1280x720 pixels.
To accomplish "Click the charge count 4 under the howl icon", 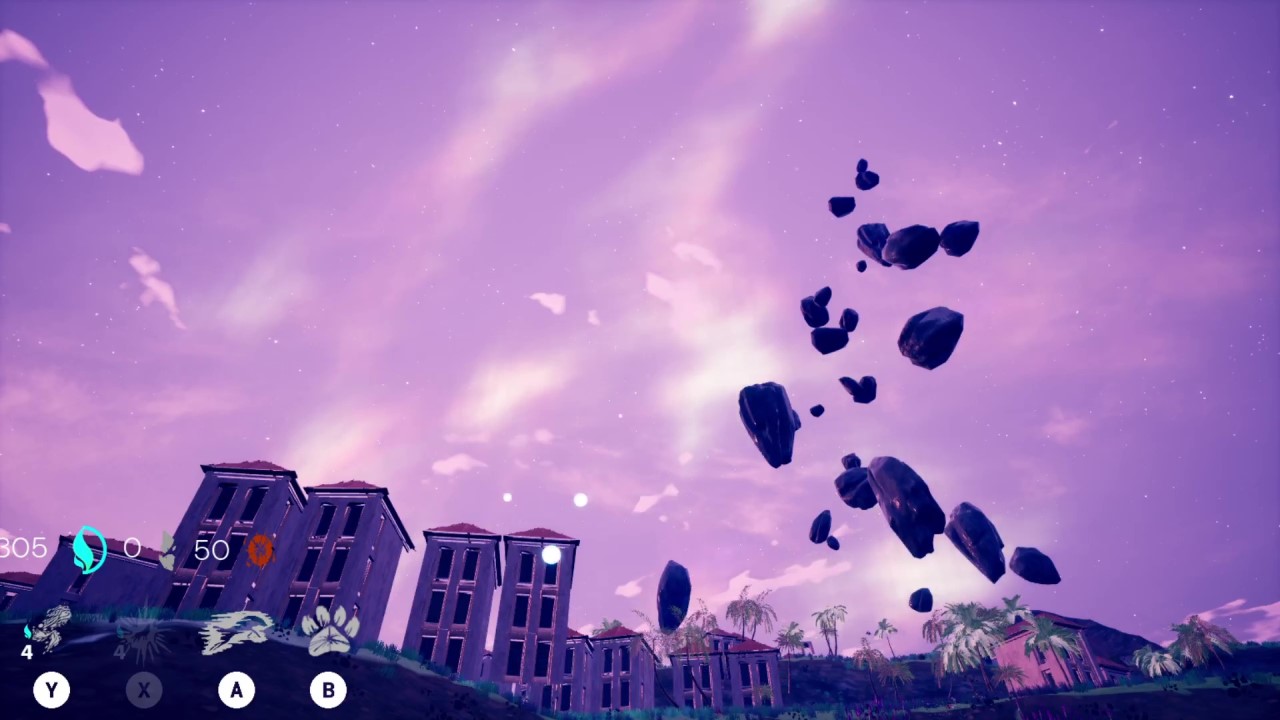I will point(27,653).
